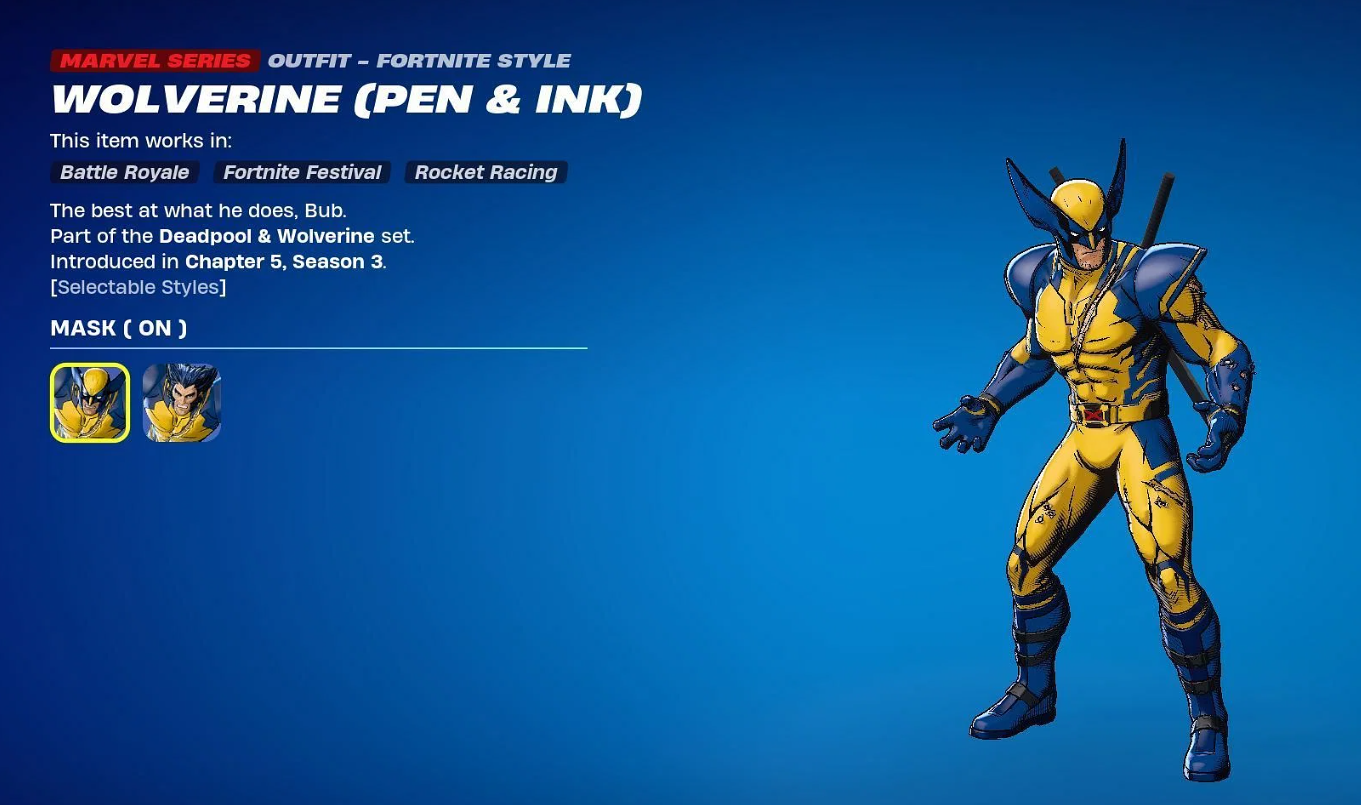The image size is (1361, 805).
Task: Click the Deadpool & Wolverine set name
Action: tap(267, 236)
